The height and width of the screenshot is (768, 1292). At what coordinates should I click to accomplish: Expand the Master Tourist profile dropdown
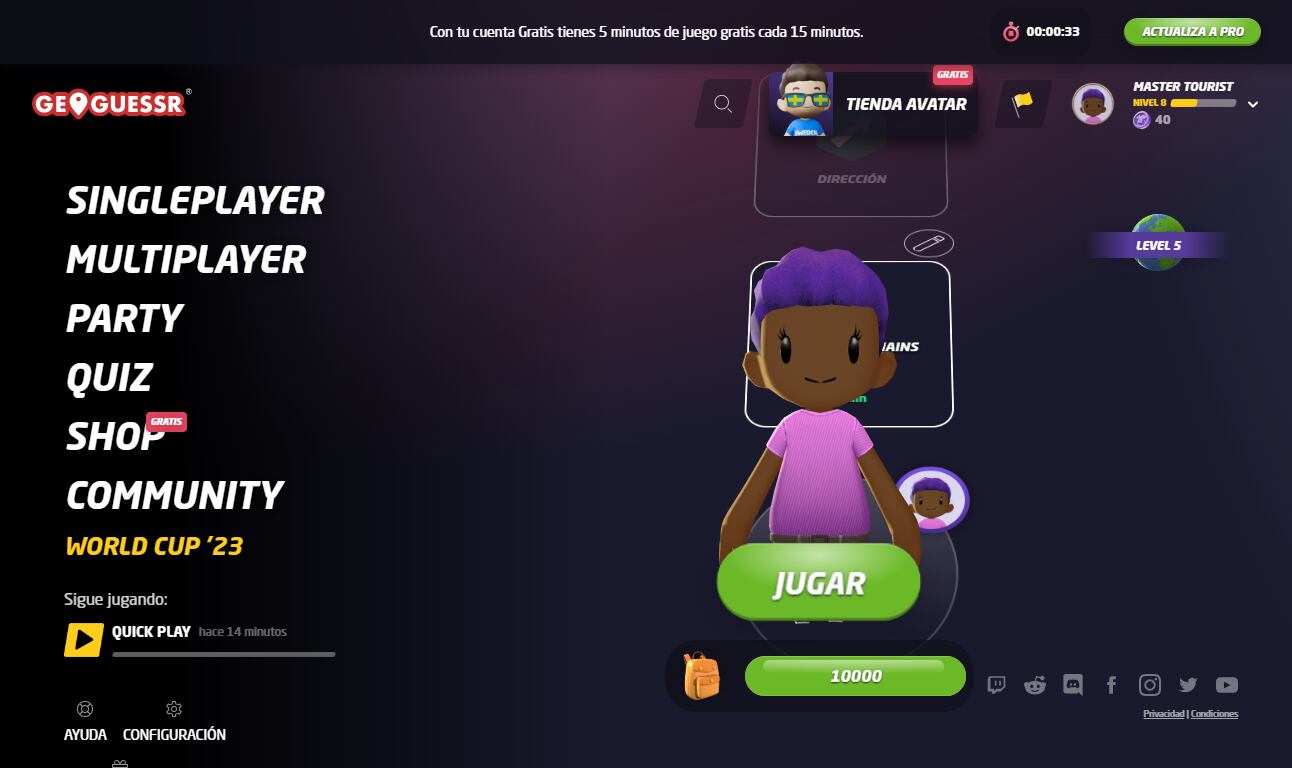[x=1252, y=104]
